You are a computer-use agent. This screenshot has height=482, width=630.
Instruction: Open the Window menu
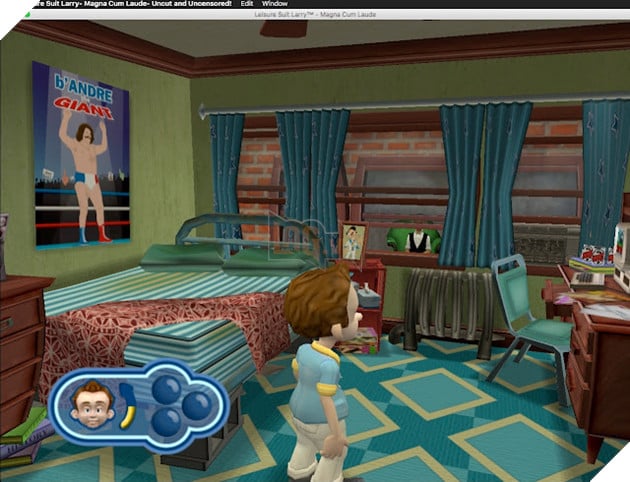click(275, 4)
